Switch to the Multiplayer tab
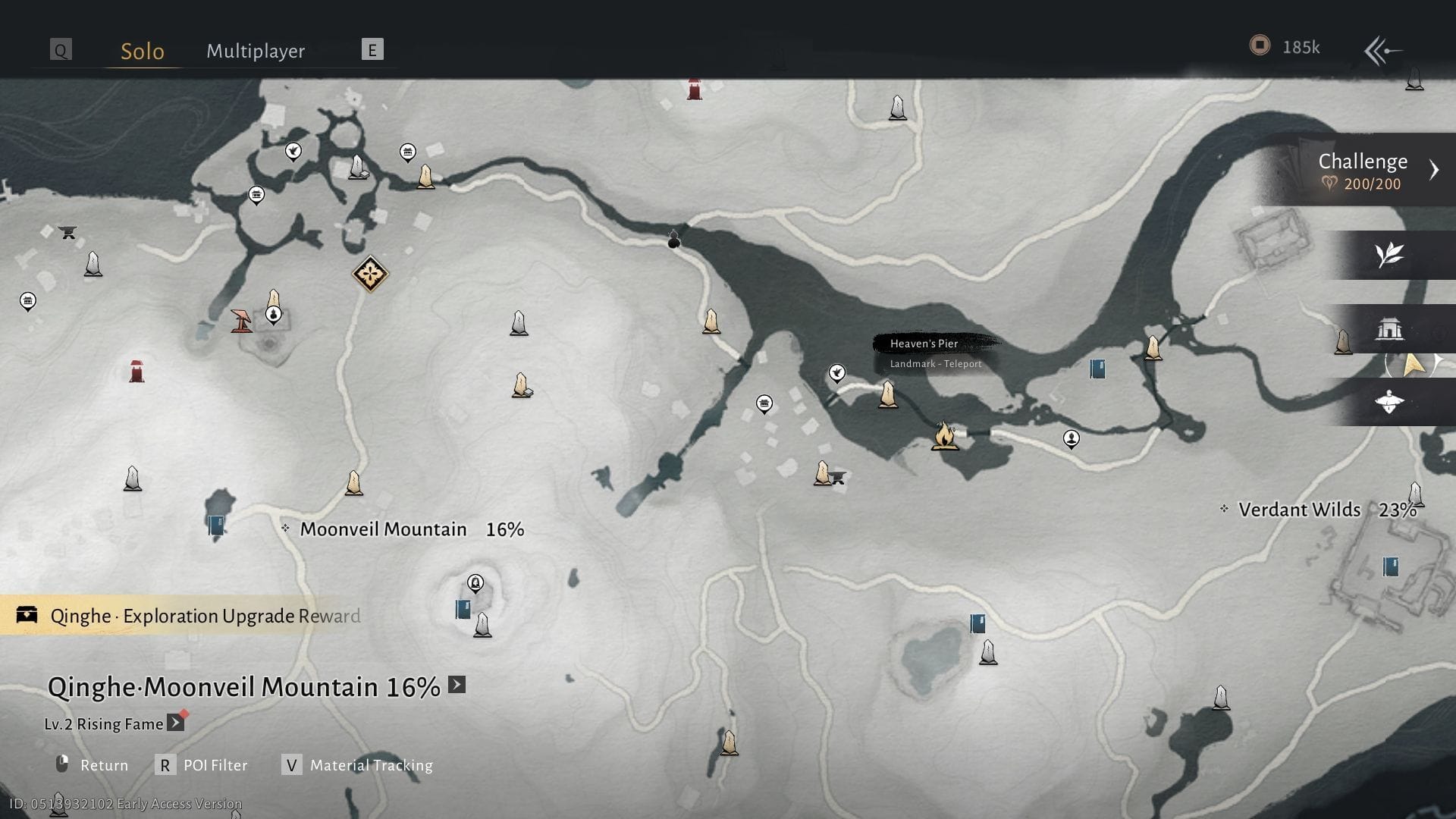1456x819 pixels. pyautogui.click(x=256, y=51)
